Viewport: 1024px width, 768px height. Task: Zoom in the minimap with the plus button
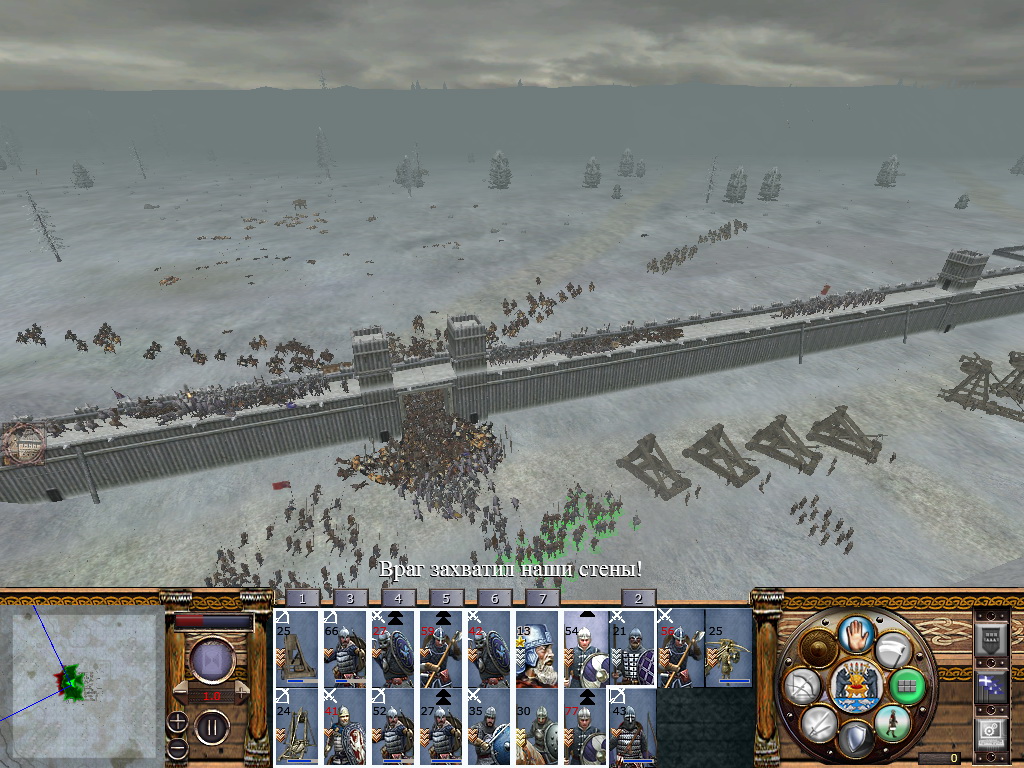(x=178, y=721)
